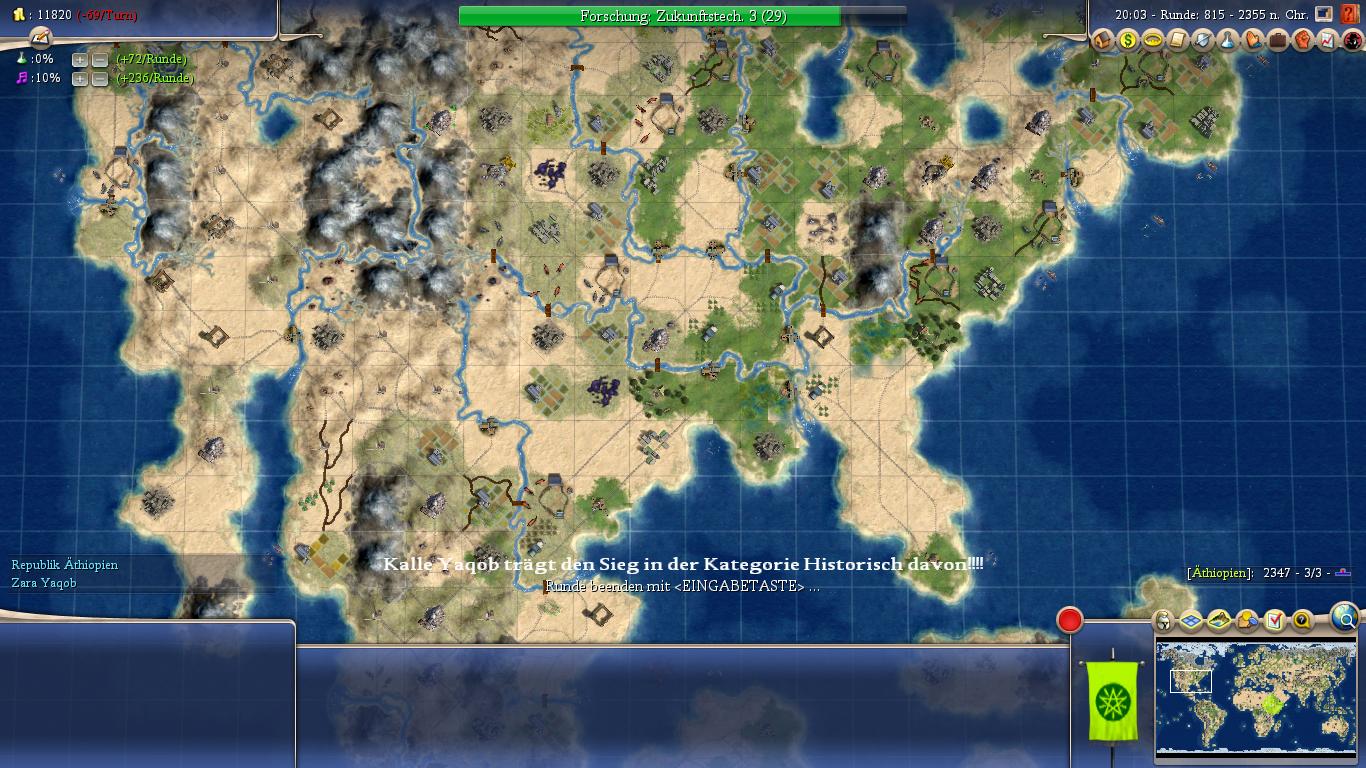Open the foreign advisor scroll icon
The width and height of the screenshot is (1366, 768).
1178,40
